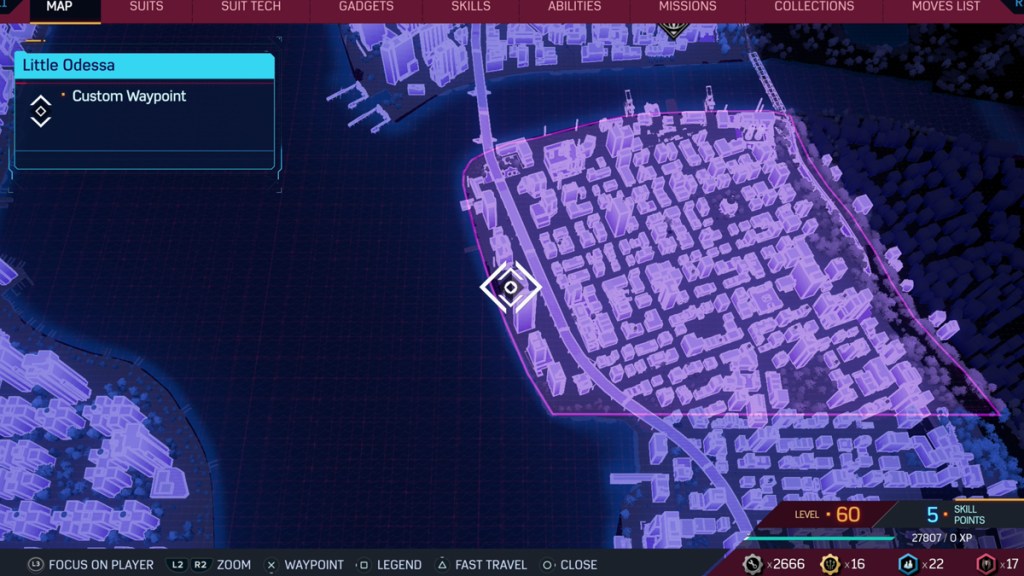Click the map marker at the top edge
The height and width of the screenshot is (576, 1024).
[671, 30]
